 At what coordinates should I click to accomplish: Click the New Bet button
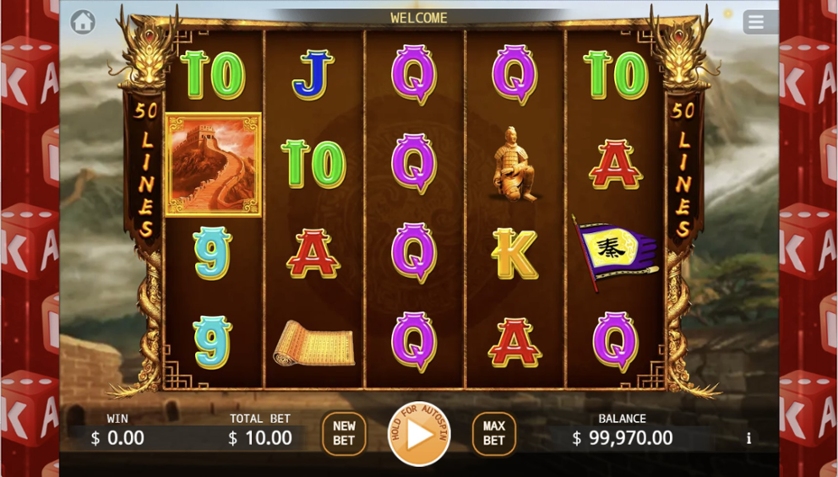[344, 434]
